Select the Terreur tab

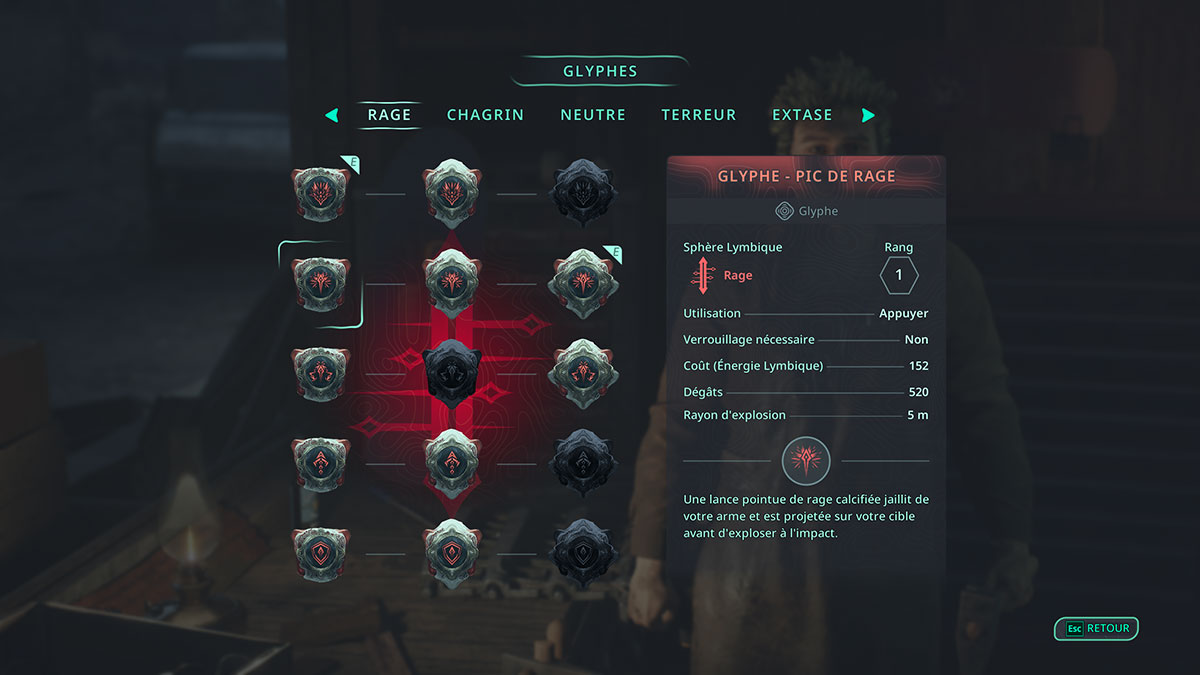[699, 115]
